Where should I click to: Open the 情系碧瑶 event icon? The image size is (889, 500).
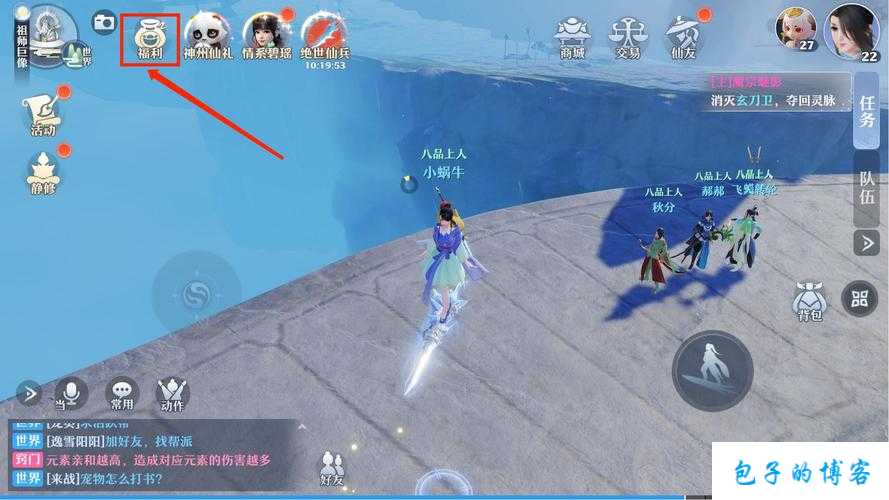(266, 36)
